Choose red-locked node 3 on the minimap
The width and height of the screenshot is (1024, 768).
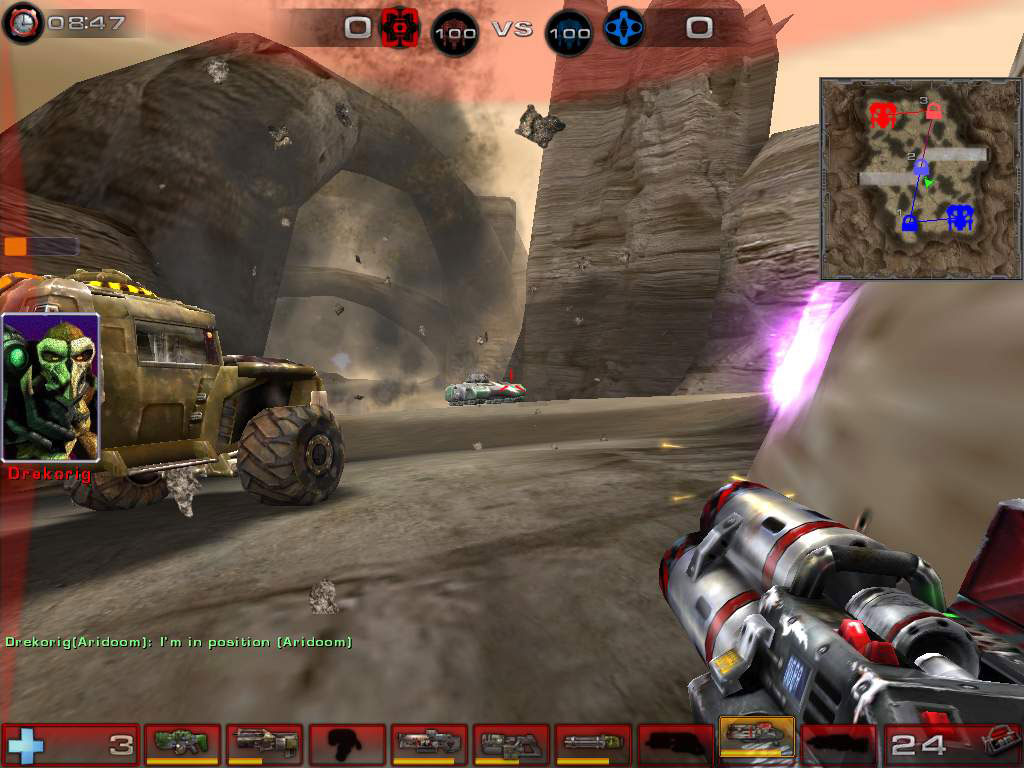pyautogui.click(x=933, y=110)
